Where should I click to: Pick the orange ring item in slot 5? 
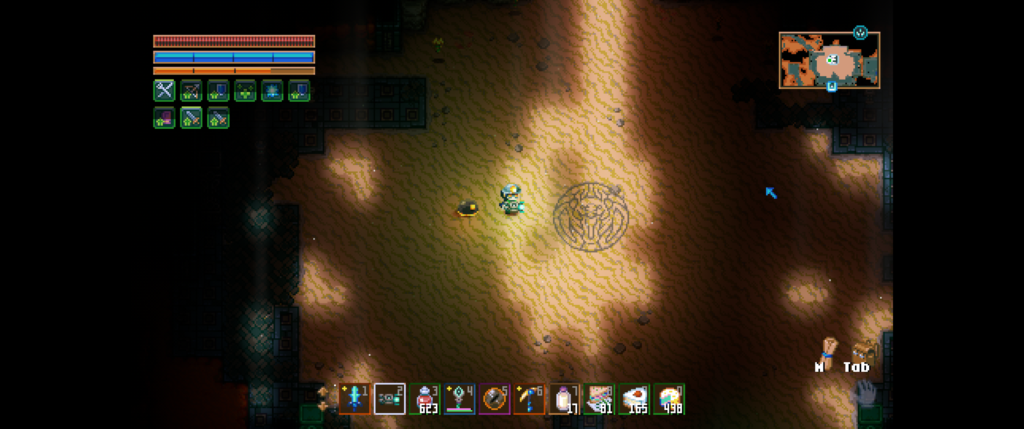coord(494,399)
